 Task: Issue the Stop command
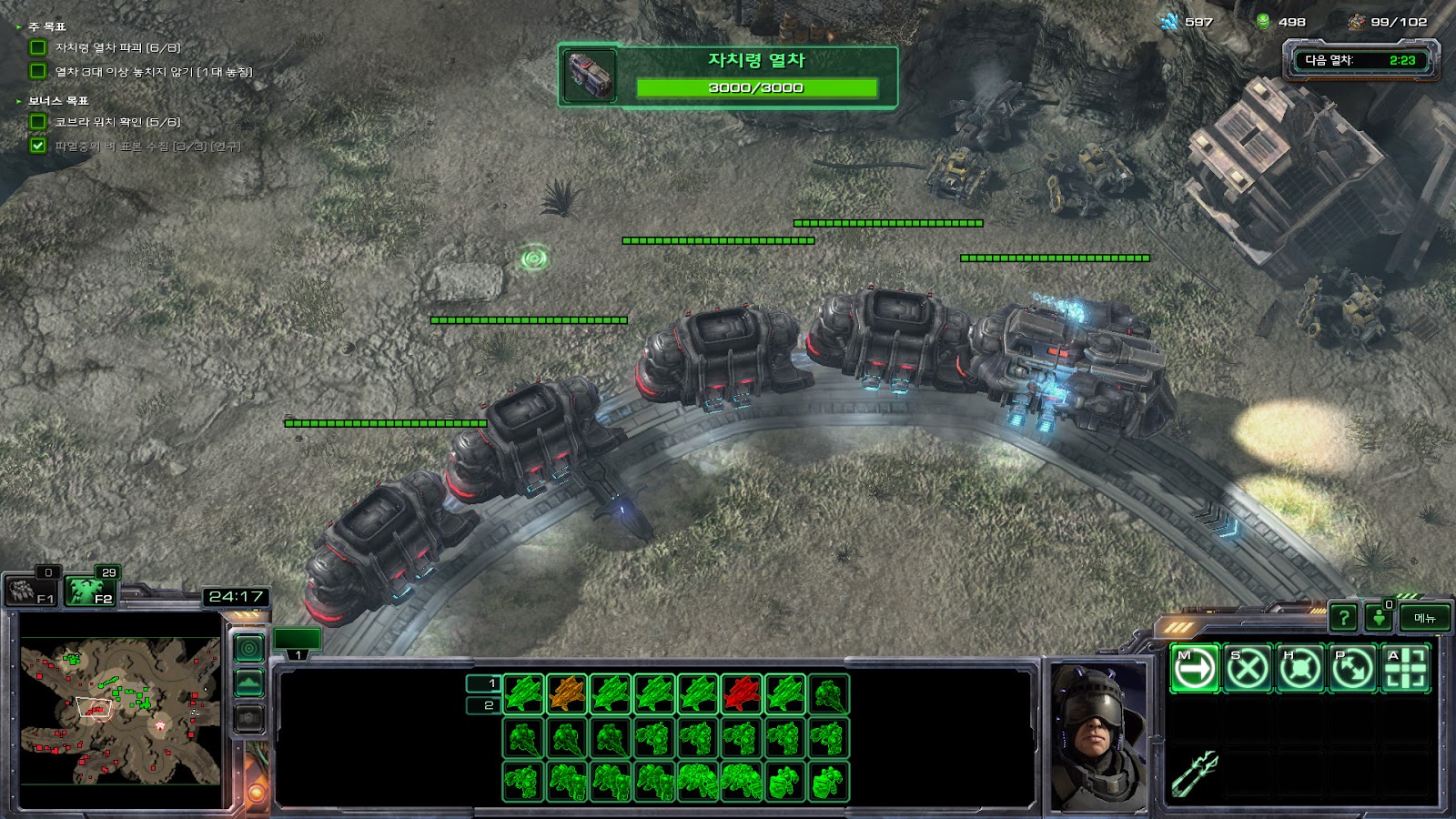(x=1247, y=669)
